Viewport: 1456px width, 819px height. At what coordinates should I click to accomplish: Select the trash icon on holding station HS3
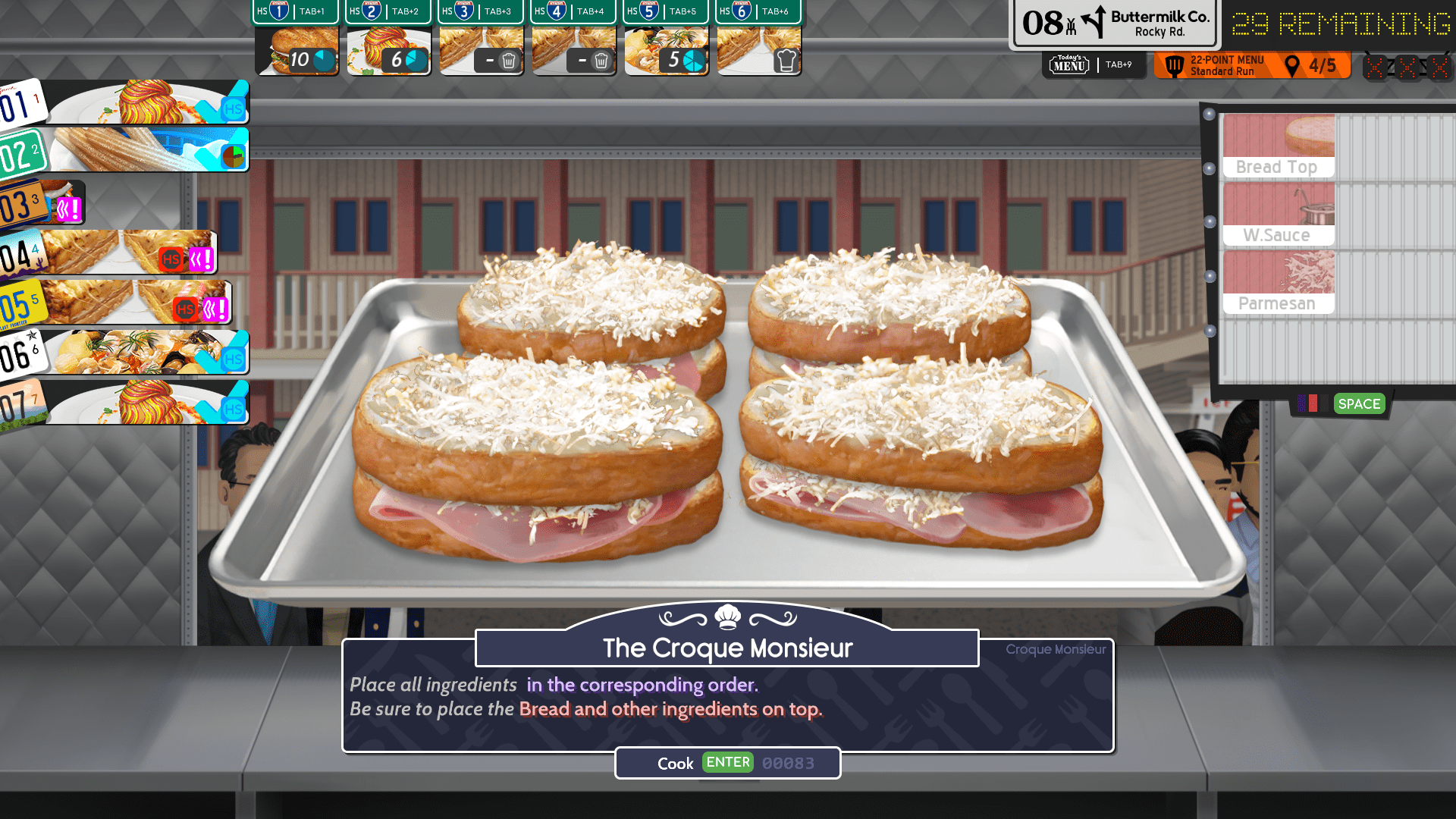pyautogui.click(x=510, y=60)
